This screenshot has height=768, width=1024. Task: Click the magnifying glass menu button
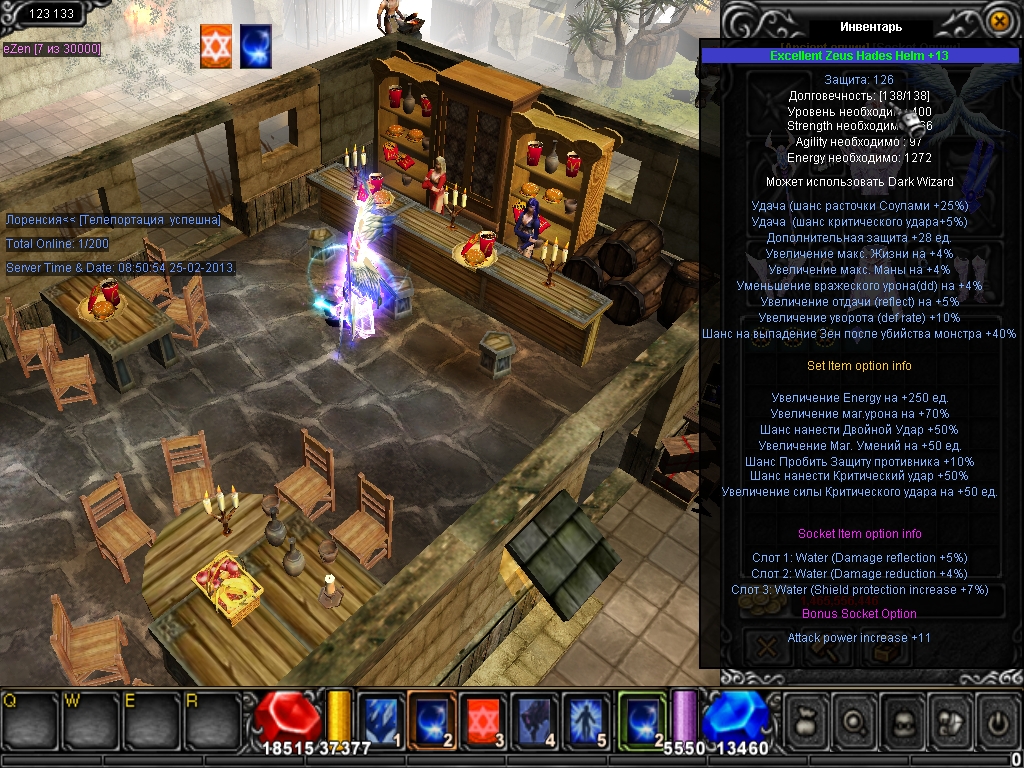(x=856, y=718)
